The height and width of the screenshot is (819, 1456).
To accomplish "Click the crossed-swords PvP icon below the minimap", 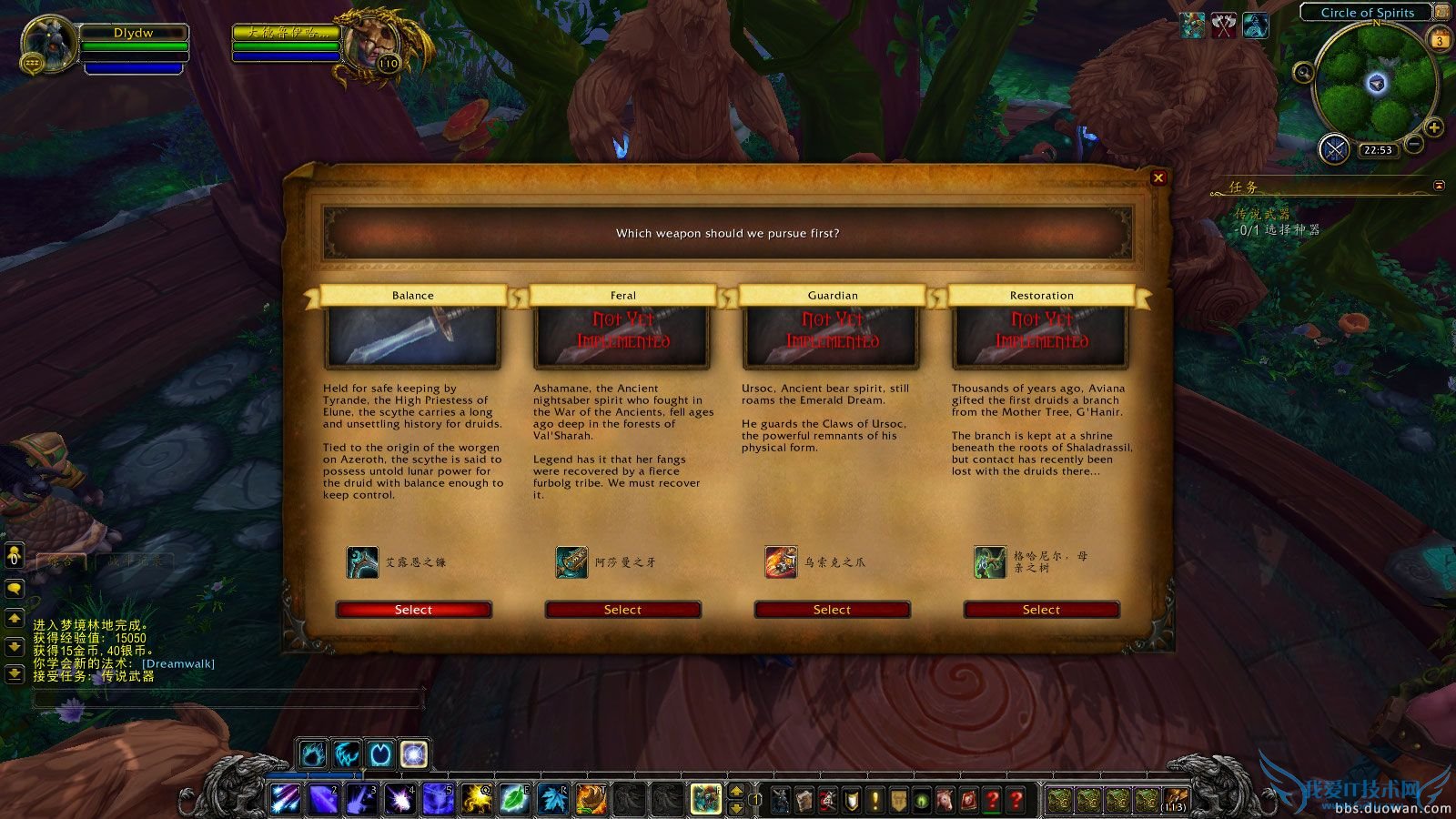I will pos(1334,148).
